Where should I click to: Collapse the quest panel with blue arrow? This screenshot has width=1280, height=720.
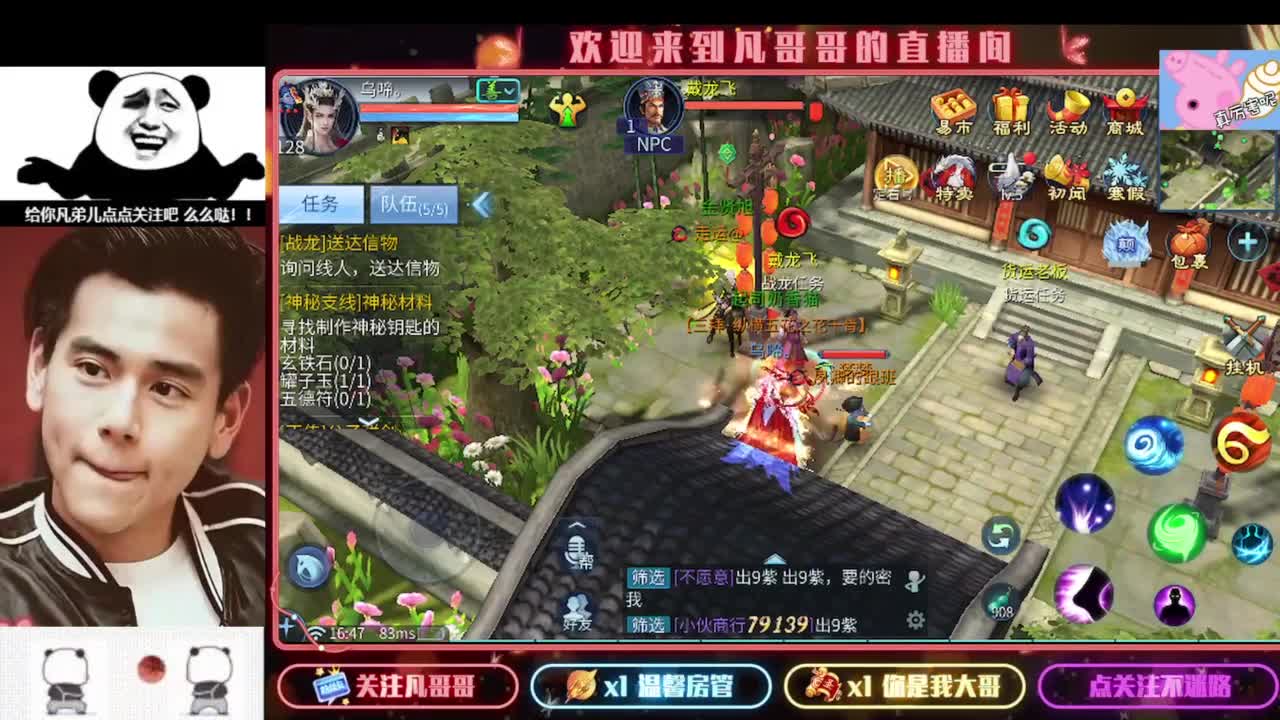[x=480, y=202]
